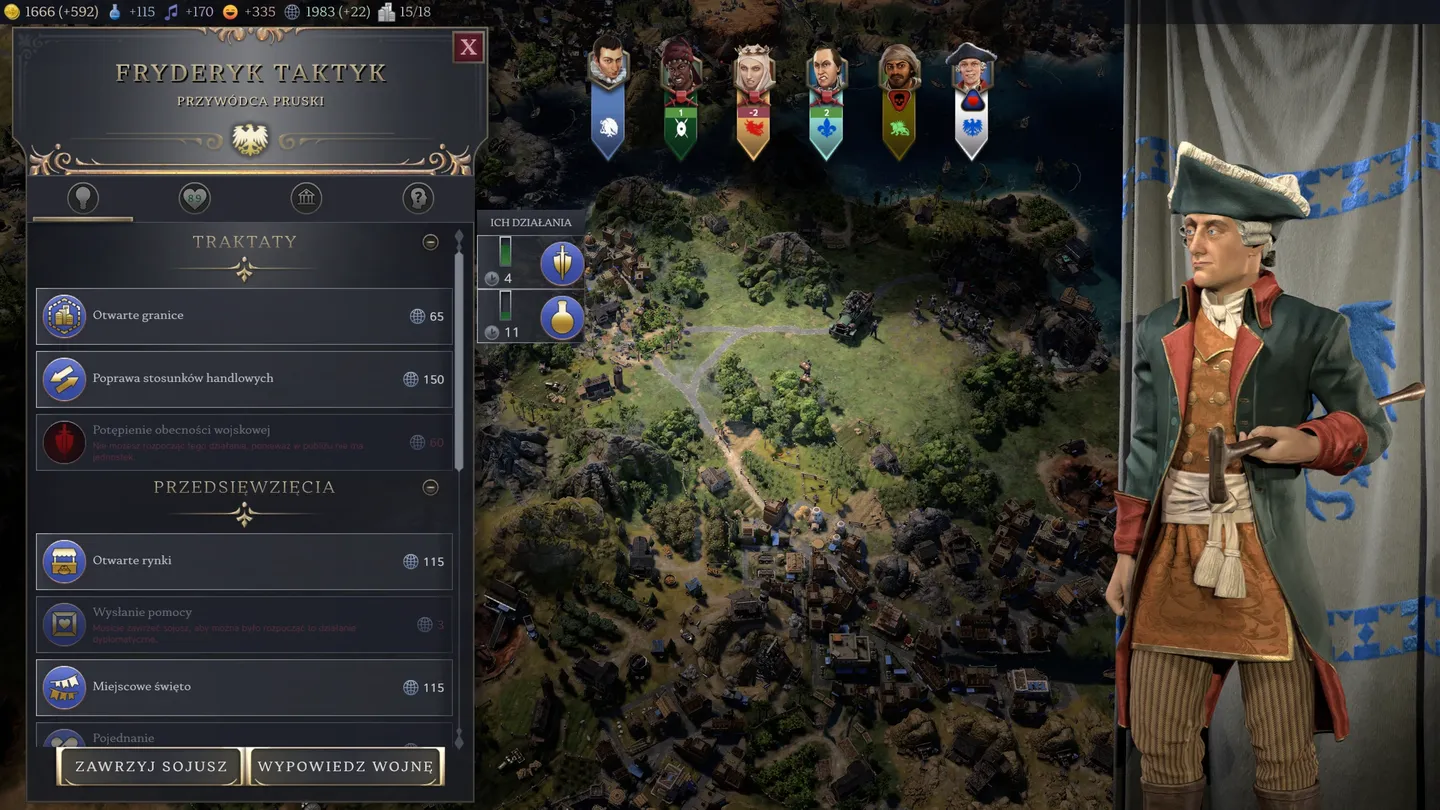Click the Zawrzyj sojusz button
Screen dimensions: 1440x810
(151, 767)
